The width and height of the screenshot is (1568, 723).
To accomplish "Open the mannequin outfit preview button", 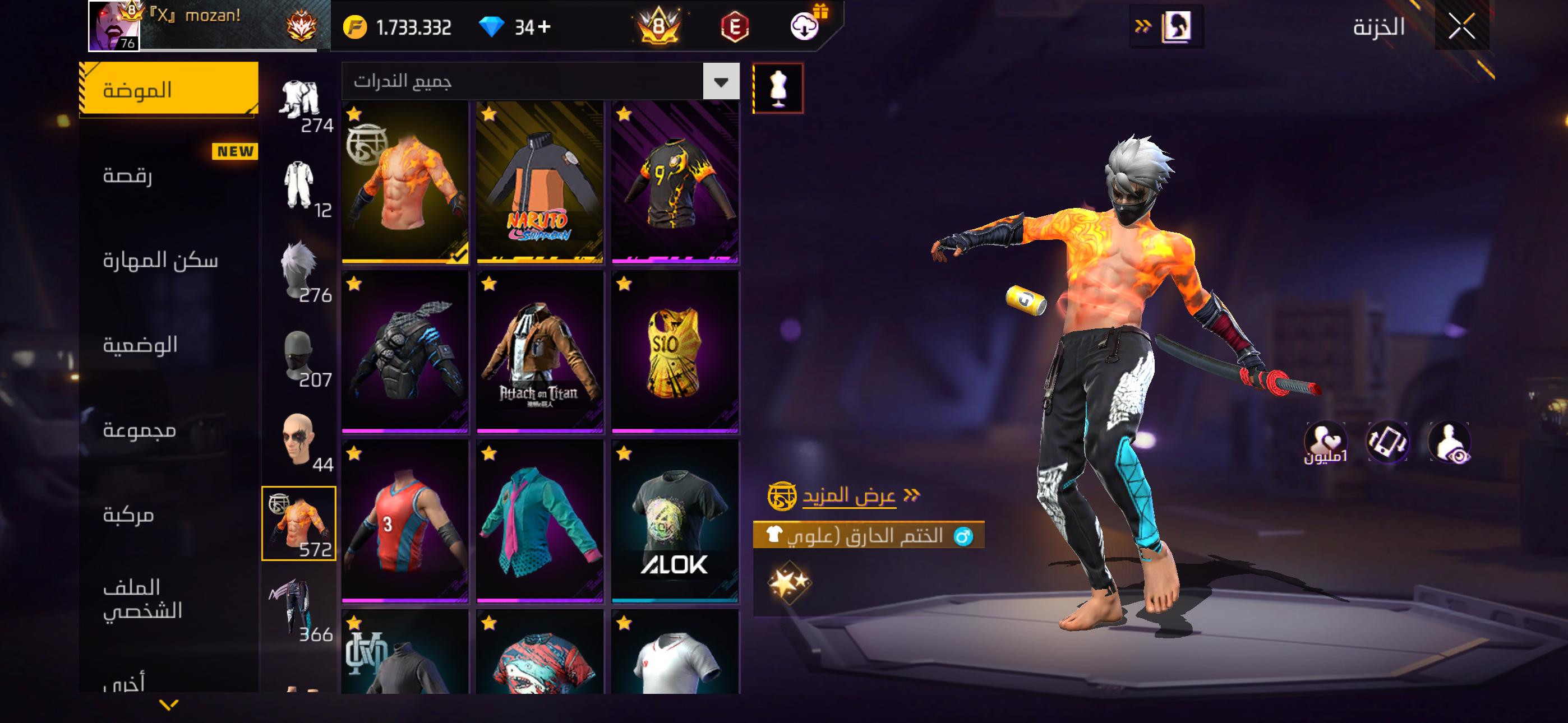I will [x=777, y=88].
